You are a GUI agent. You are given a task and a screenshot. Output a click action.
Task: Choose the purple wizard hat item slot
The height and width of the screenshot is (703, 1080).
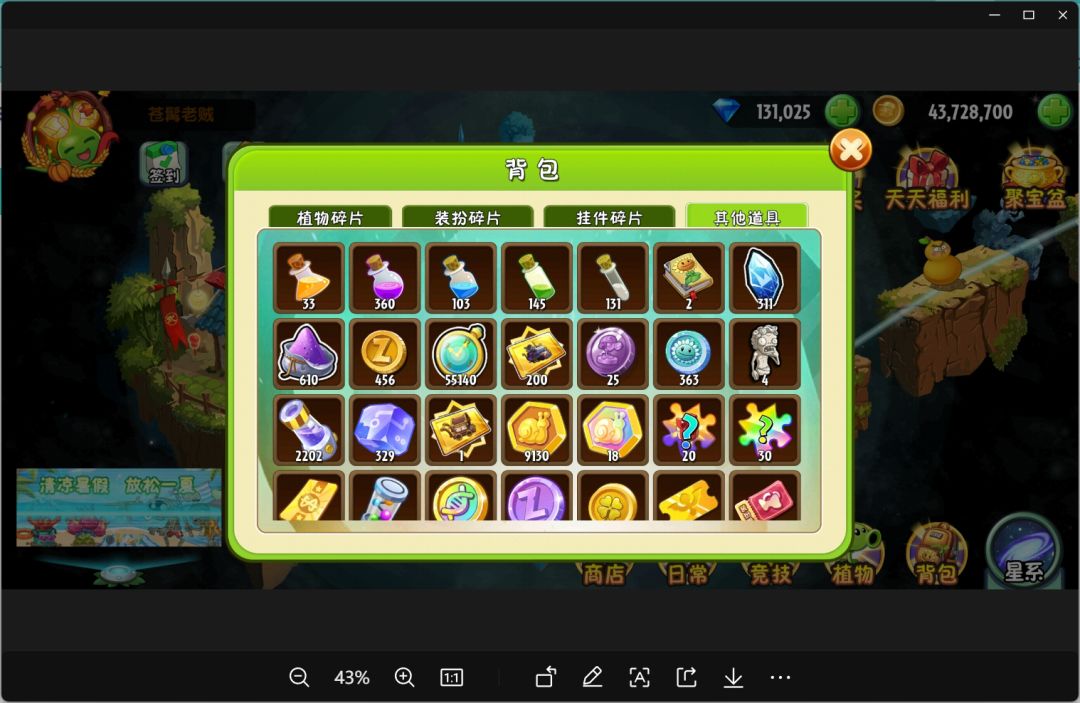308,354
